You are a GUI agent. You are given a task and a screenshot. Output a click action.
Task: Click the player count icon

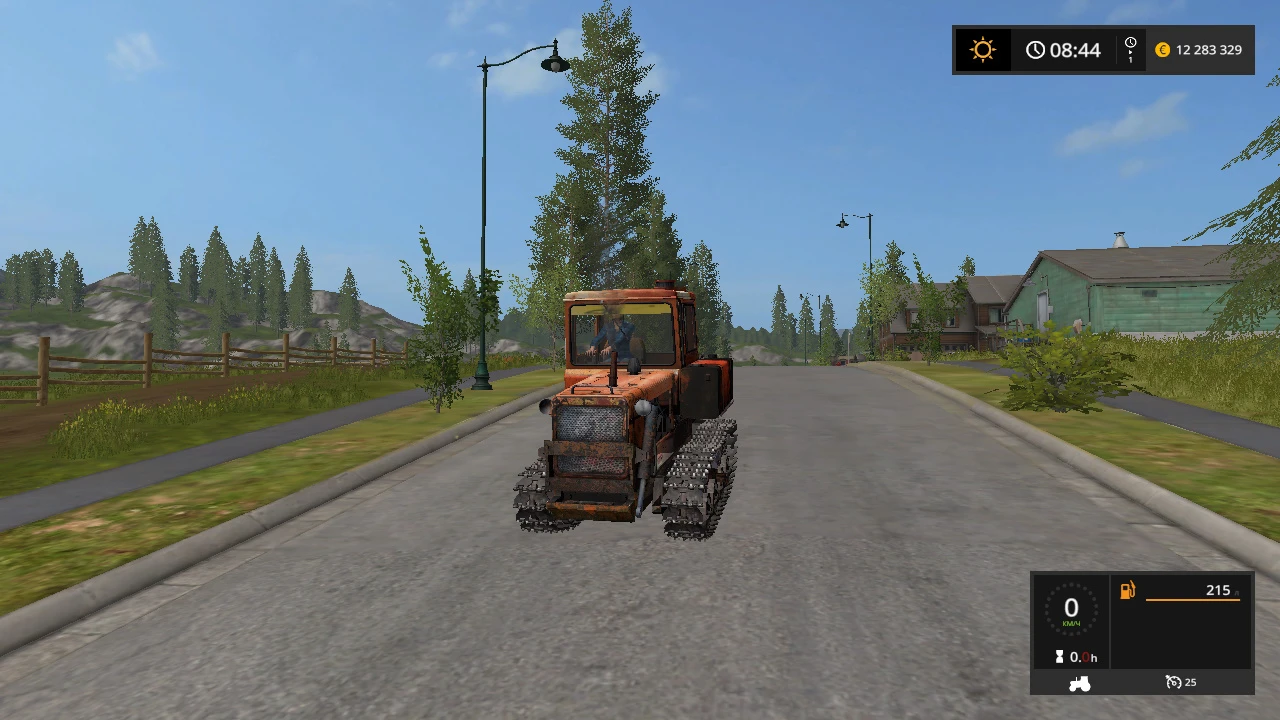tap(1130, 44)
